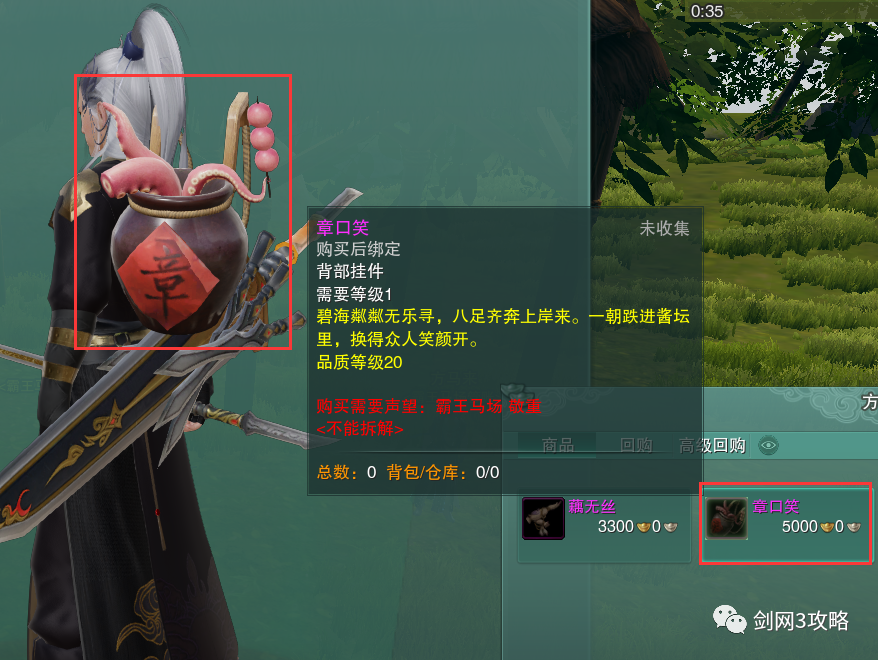
Task: Switch to the 高级回购 tab
Action: tap(712, 445)
